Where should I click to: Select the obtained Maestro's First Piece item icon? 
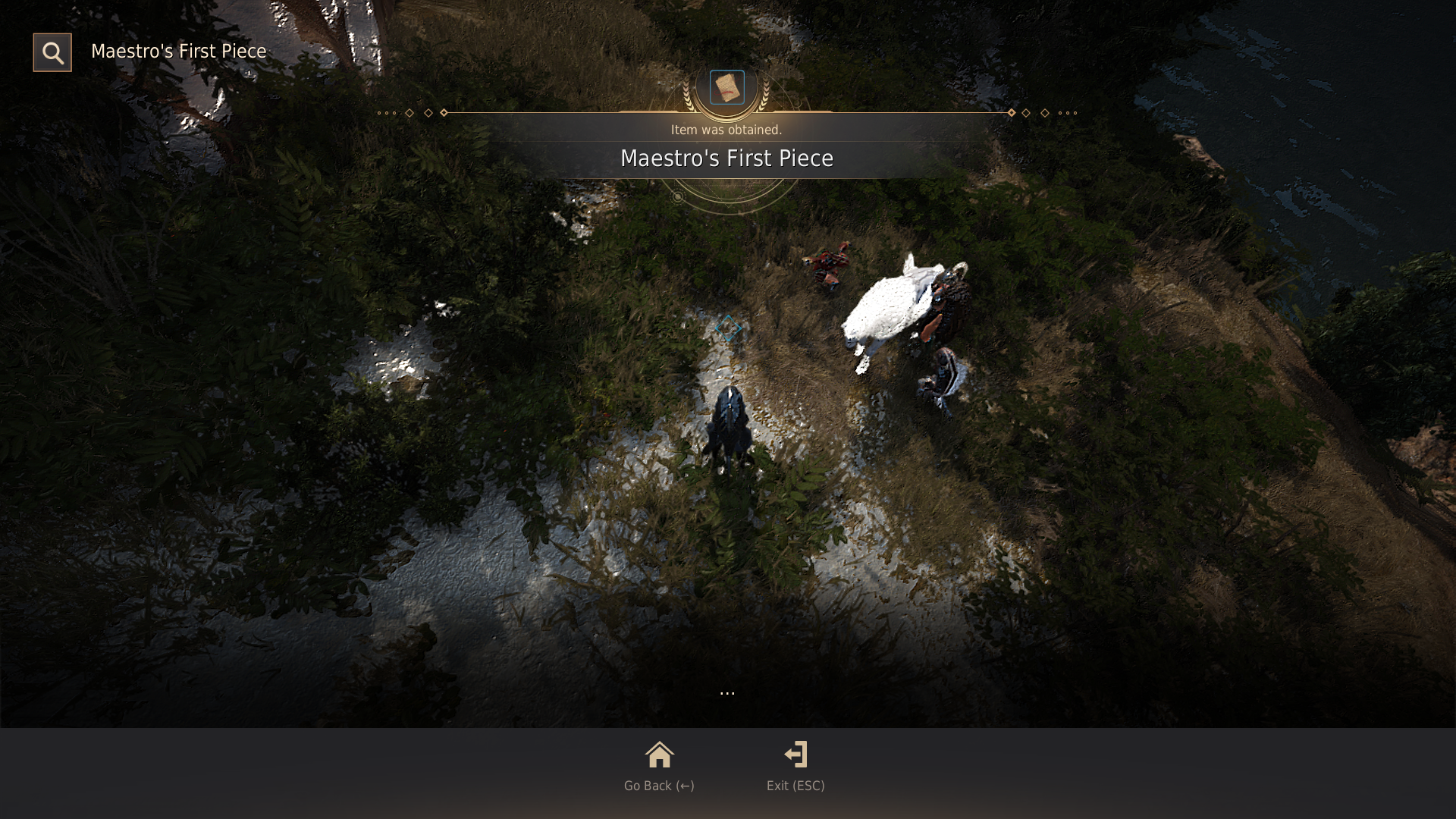[x=726, y=87]
